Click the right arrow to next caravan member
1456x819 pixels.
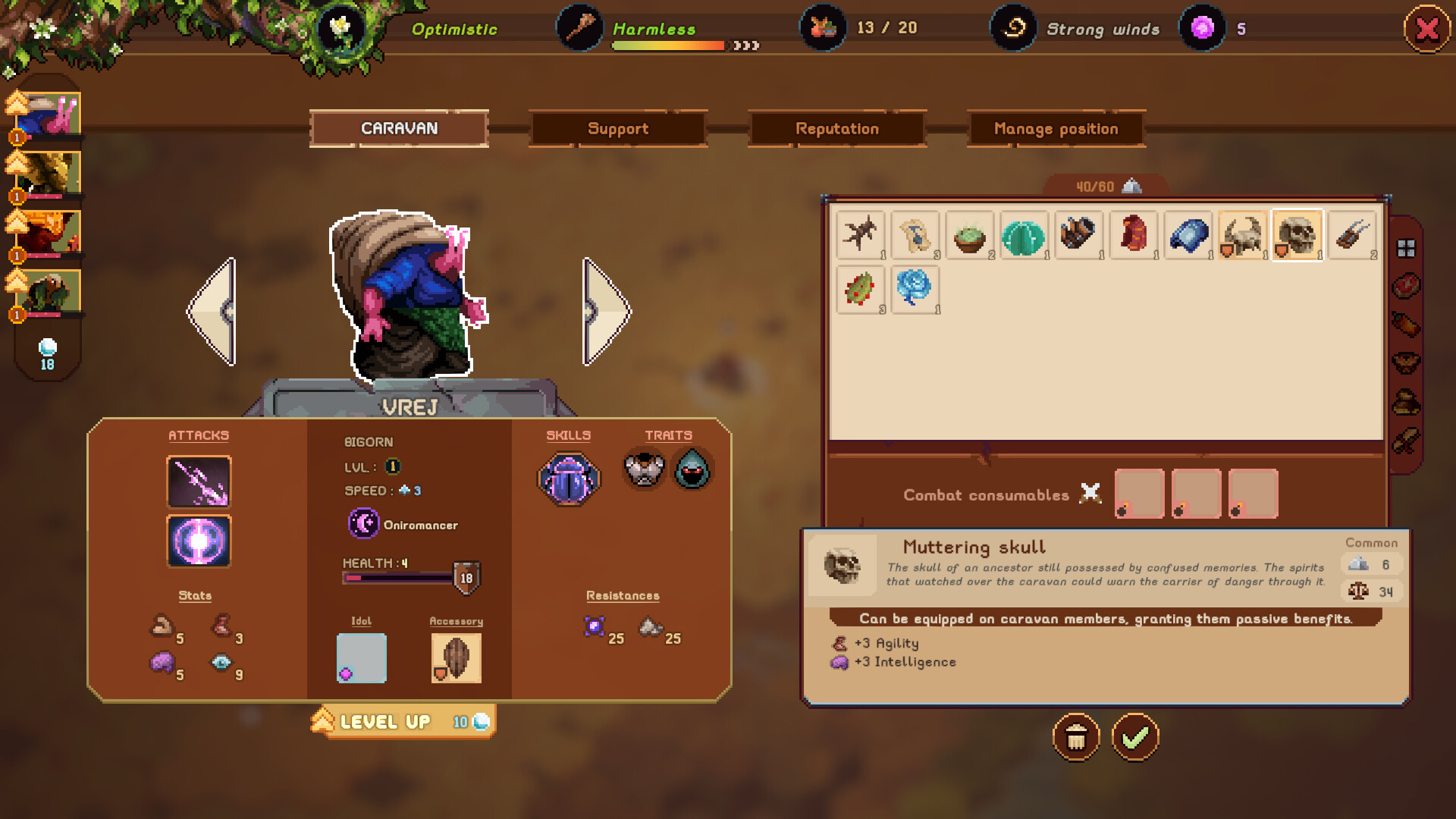604,309
